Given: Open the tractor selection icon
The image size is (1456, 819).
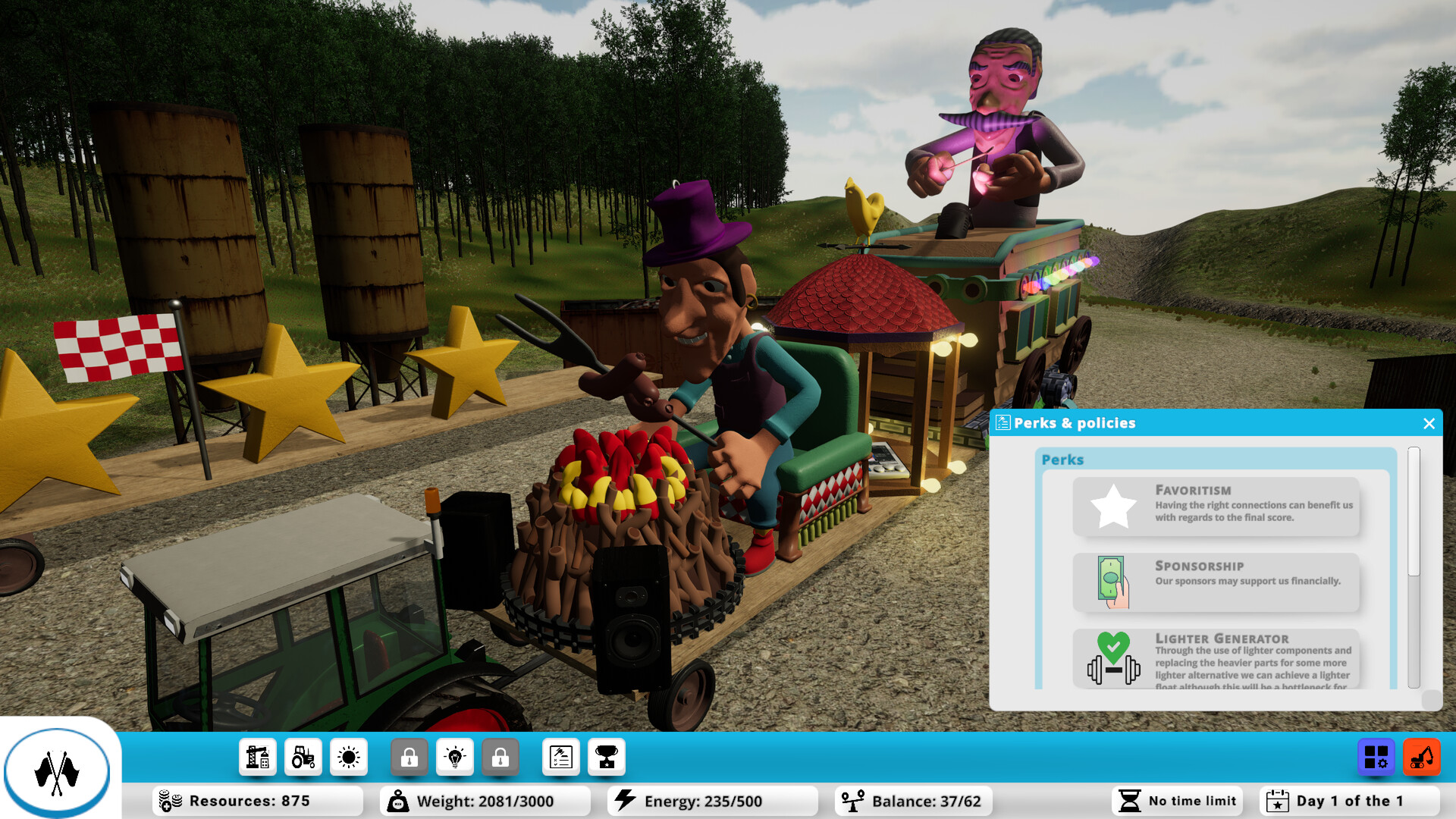Looking at the screenshot, I should pyautogui.click(x=303, y=756).
